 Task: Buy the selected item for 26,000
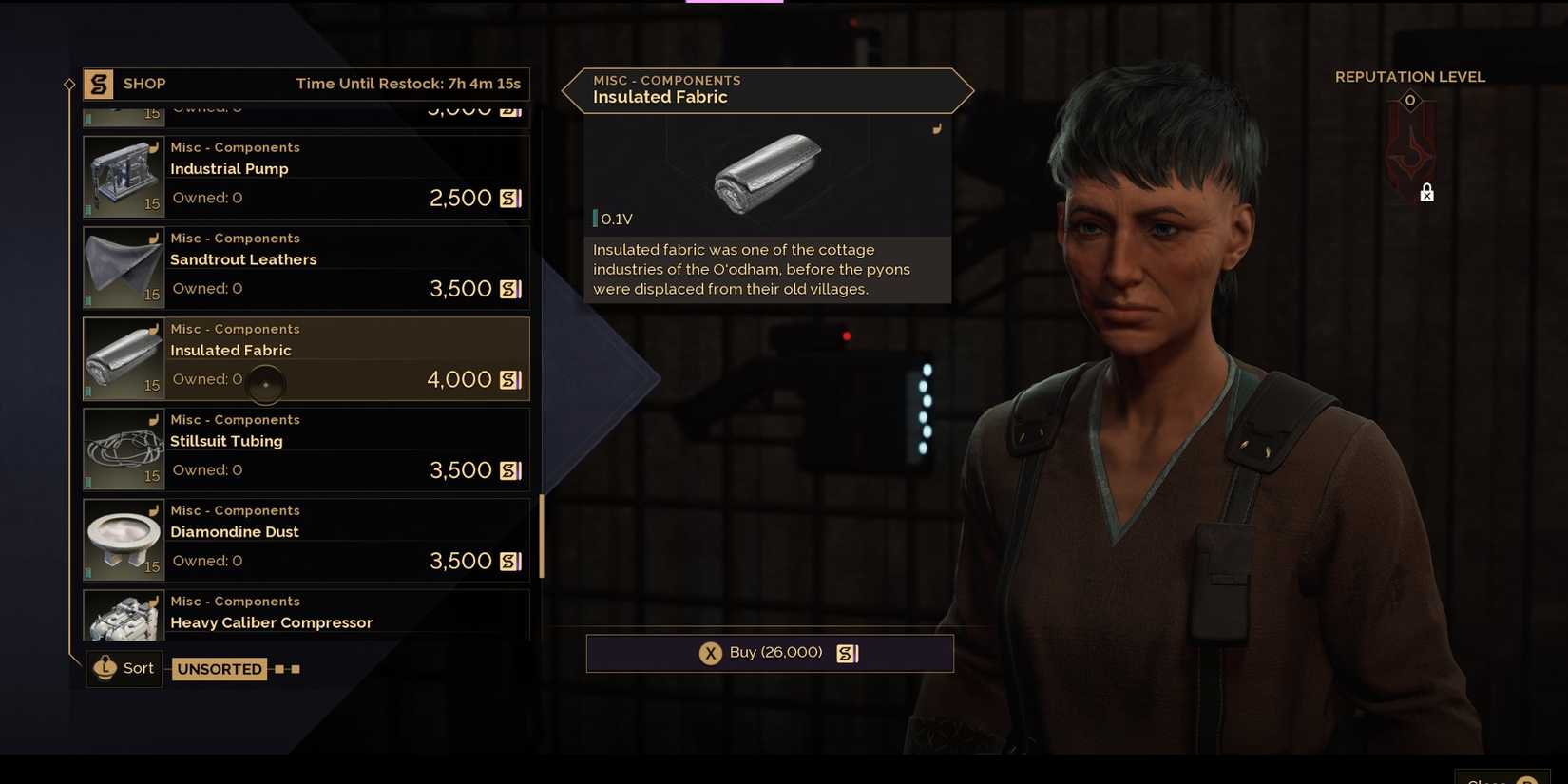(x=770, y=654)
